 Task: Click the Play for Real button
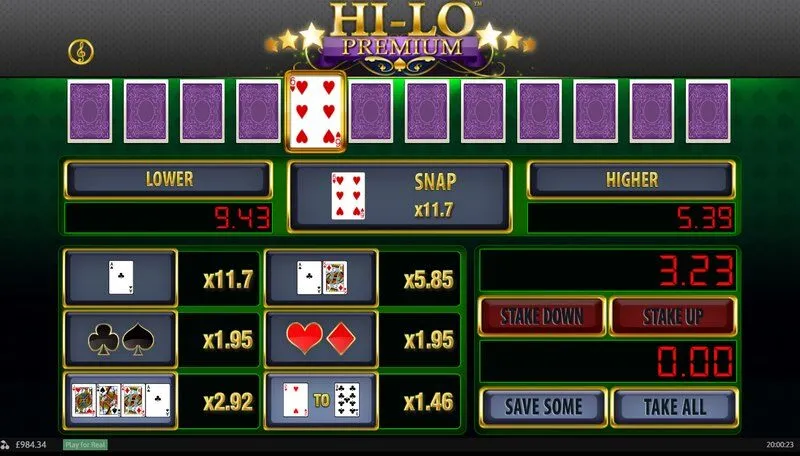coord(85,445)
